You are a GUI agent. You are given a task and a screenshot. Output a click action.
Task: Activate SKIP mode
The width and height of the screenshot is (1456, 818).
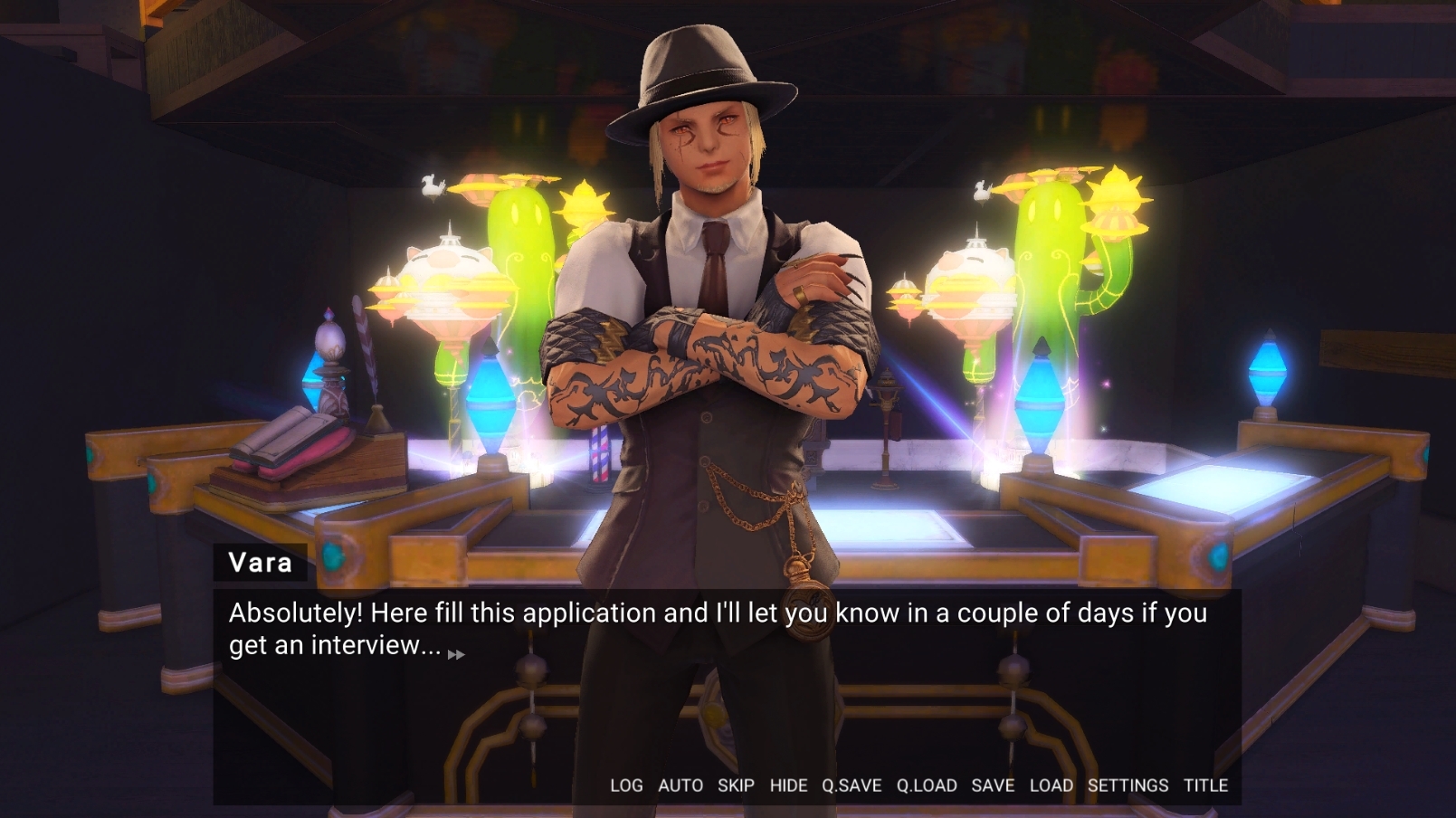tap(736, 785)
